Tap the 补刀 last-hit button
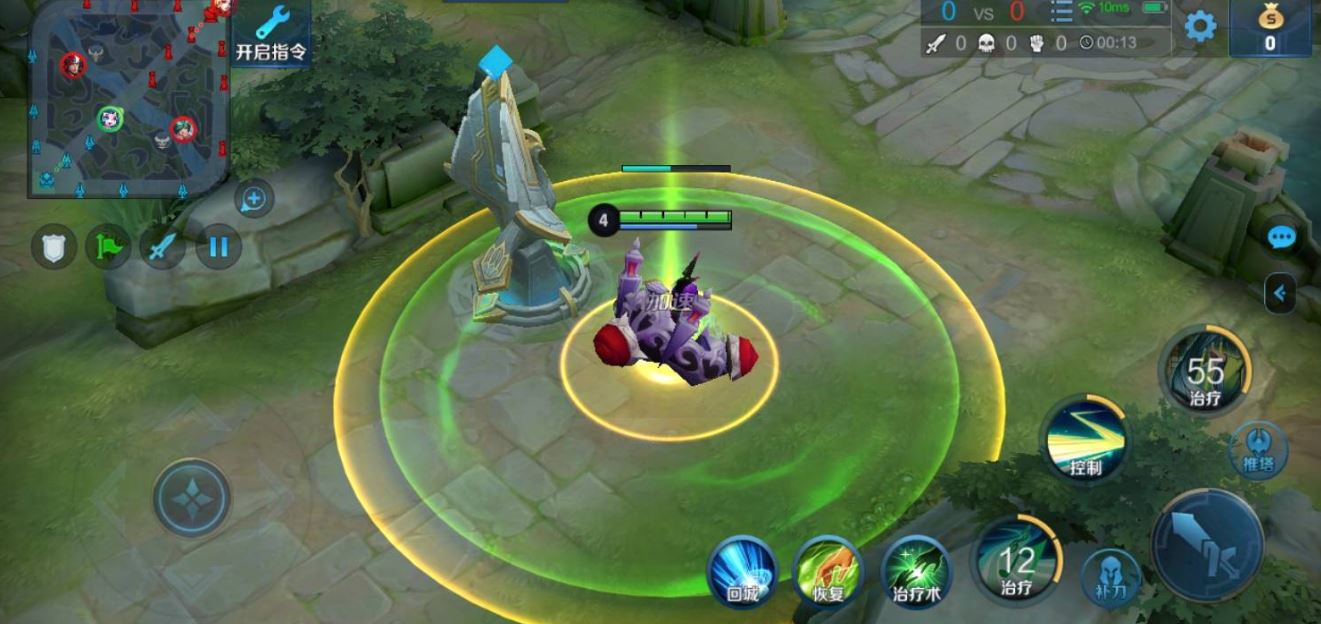 coord(1111,576)
